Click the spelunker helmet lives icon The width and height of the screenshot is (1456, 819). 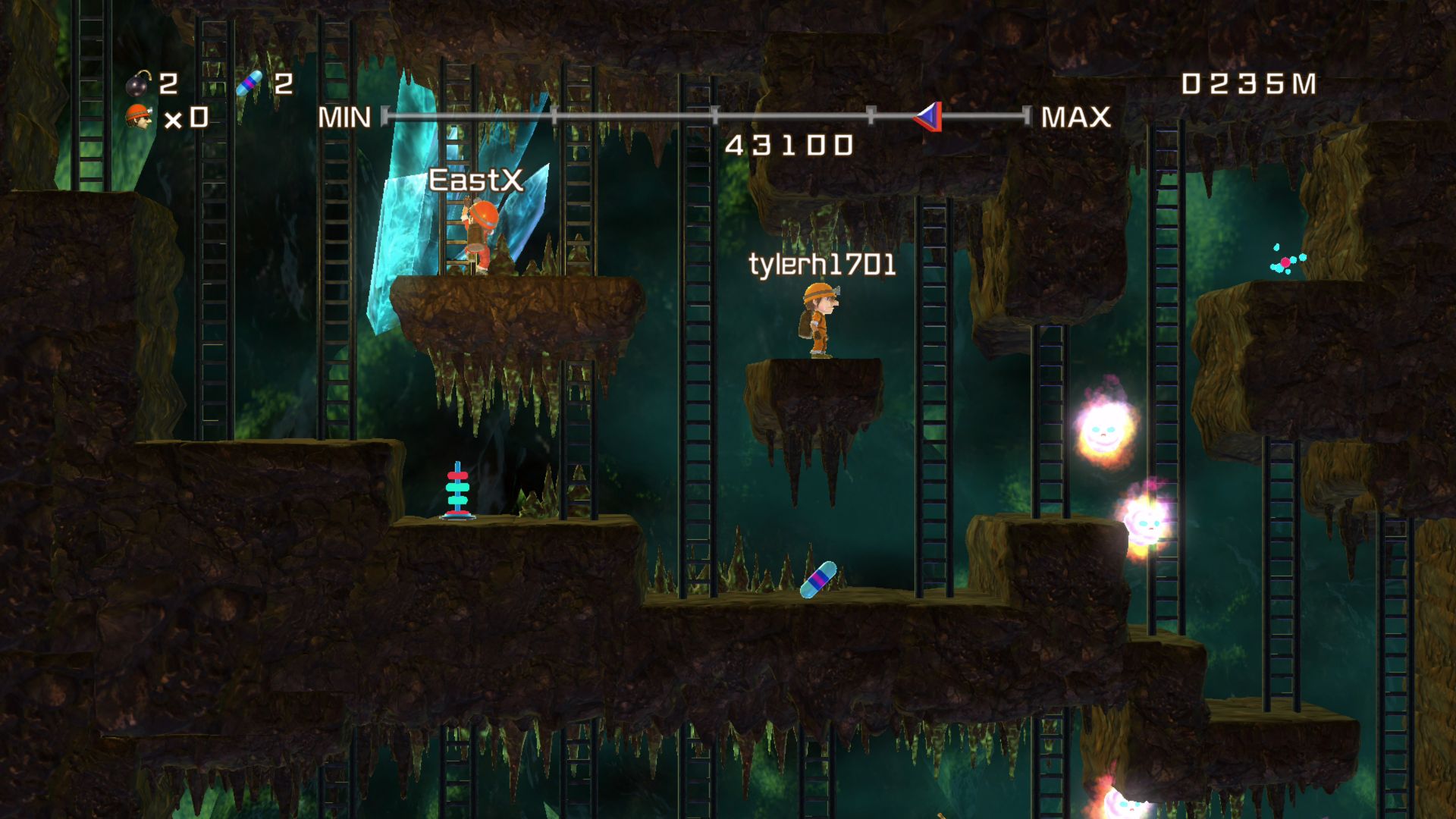point(139,117)
